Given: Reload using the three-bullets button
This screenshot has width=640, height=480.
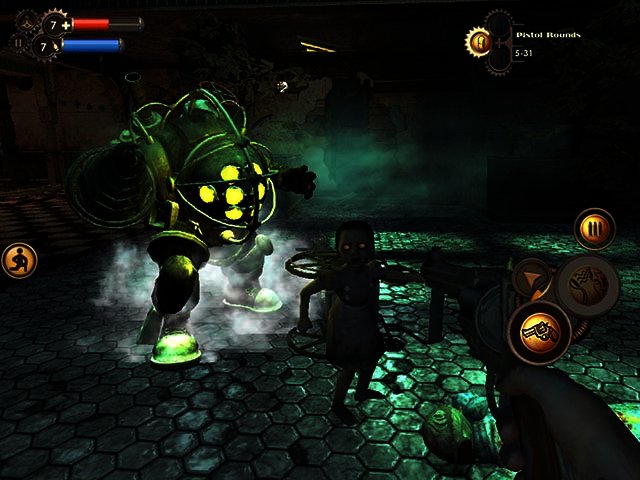Looking at the screenshot, I should (x=595, y=228).
